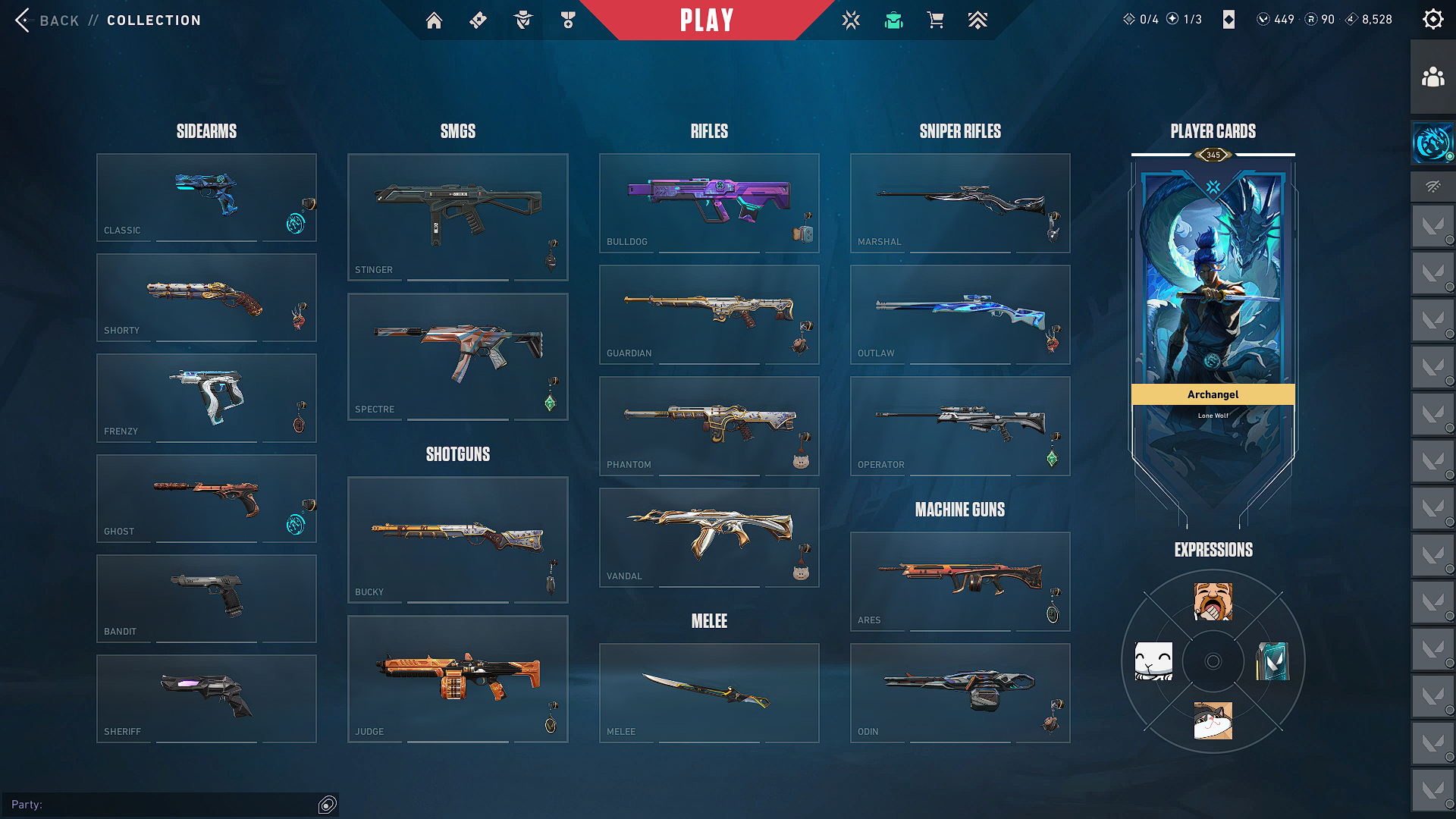Open the settings gear icon
Screen dimensions: 1456x819
click(x=1432, y=20)
